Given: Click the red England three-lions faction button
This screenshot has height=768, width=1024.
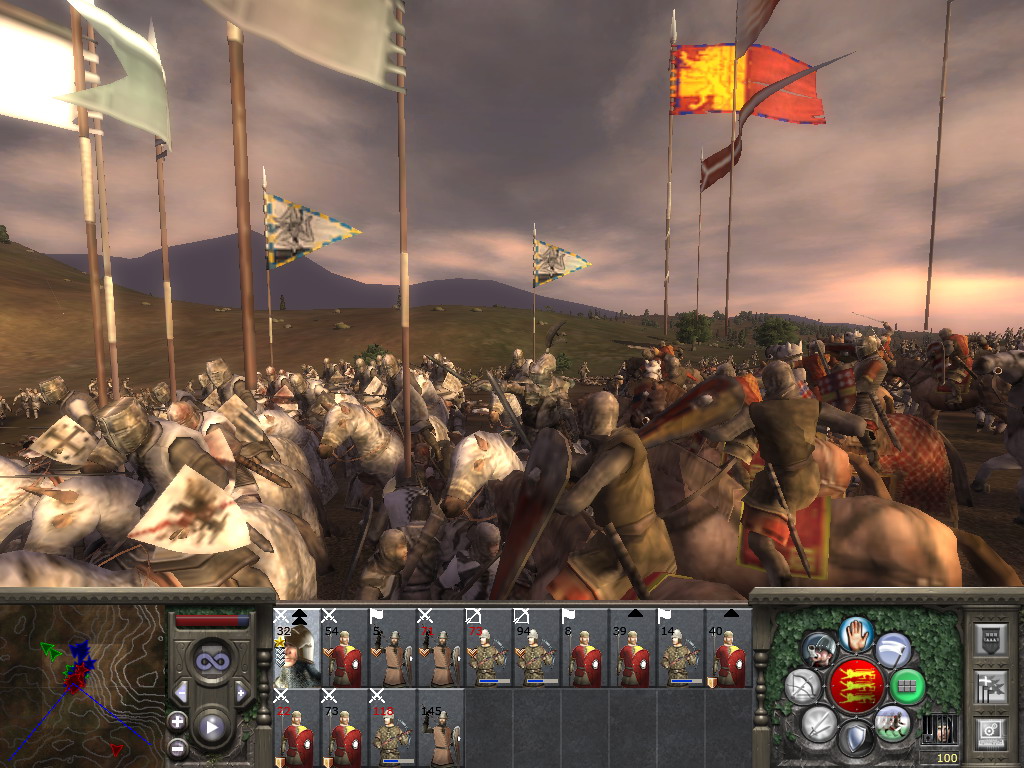Looking at the screenshot, I should tap(856, 686).
